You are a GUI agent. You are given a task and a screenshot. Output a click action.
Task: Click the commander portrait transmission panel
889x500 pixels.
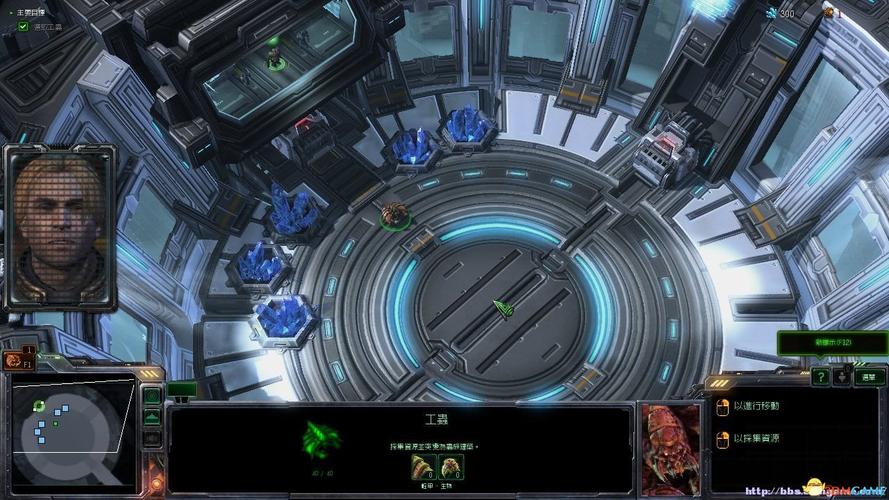[x=60, y=227]
